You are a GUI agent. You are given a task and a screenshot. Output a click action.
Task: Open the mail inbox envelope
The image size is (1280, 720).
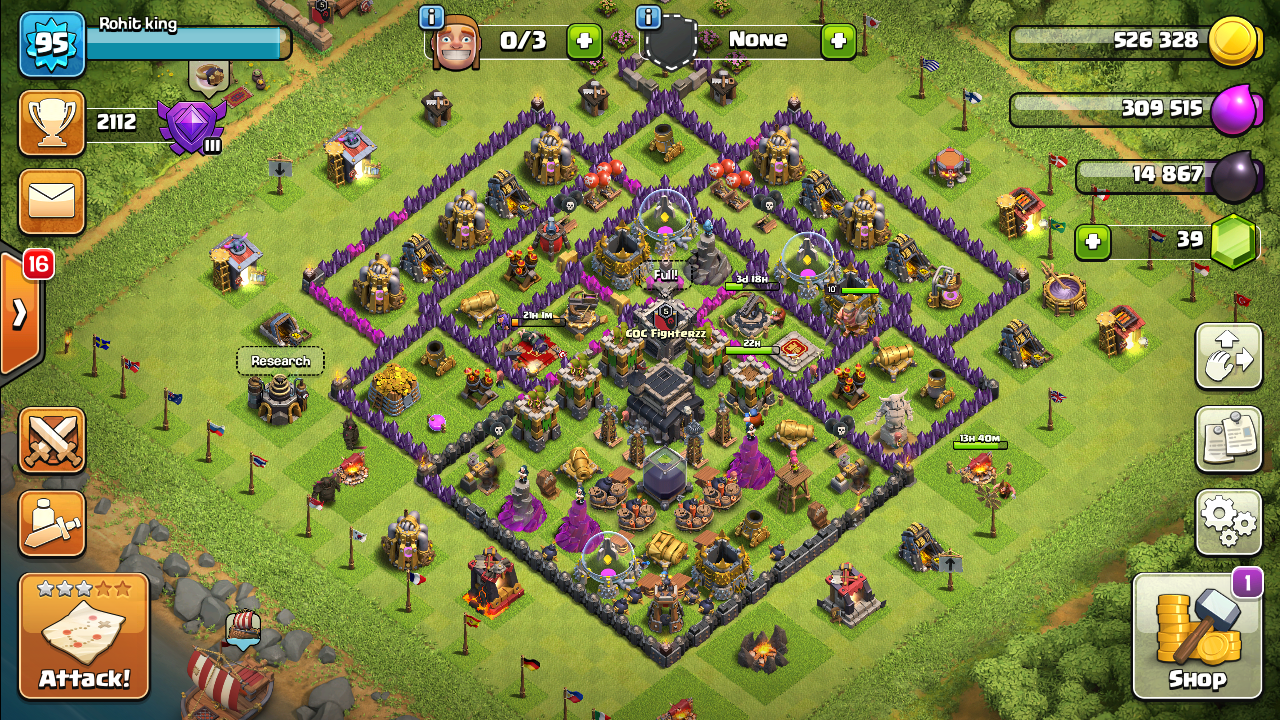[x=51, y=202]
